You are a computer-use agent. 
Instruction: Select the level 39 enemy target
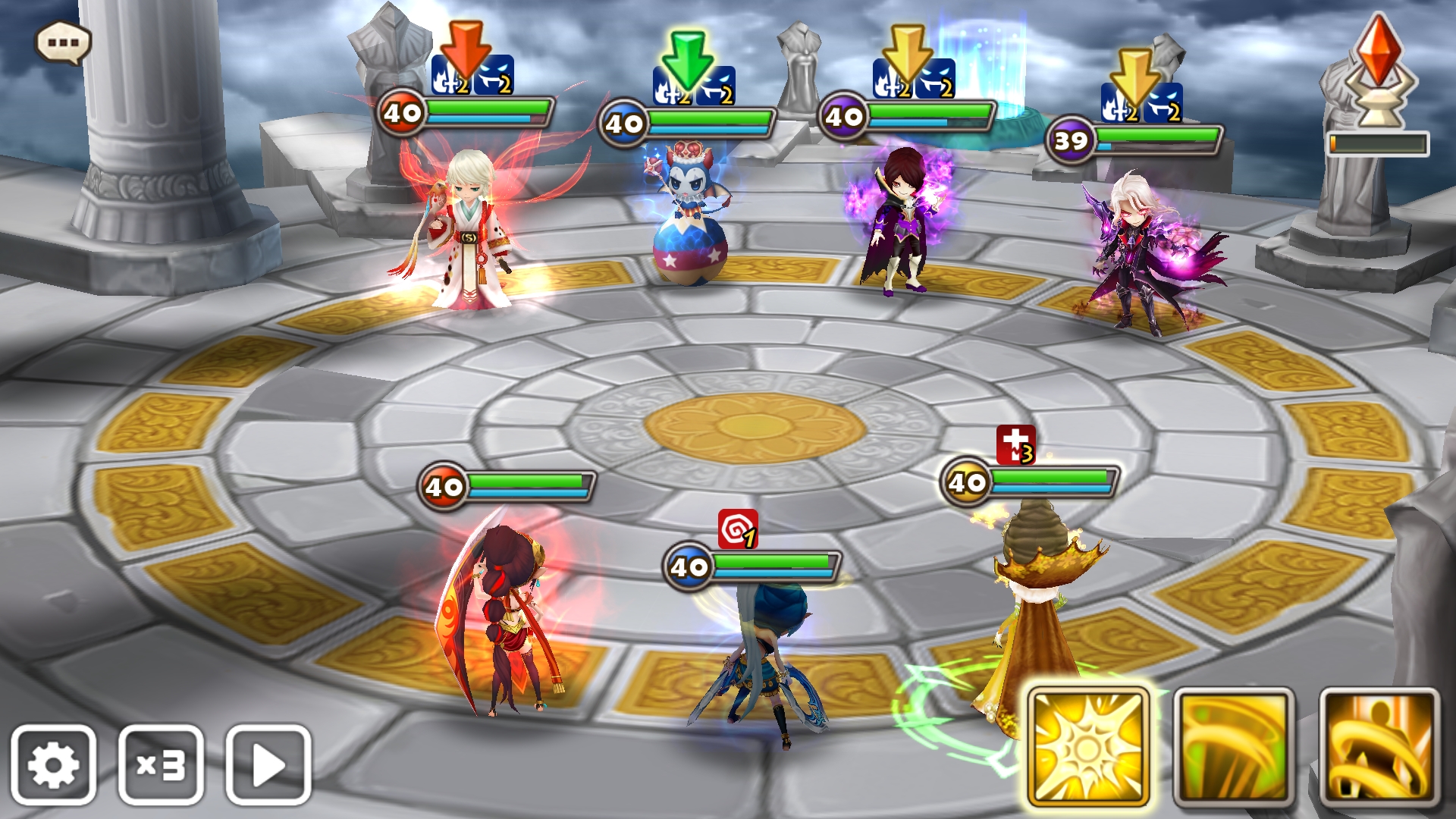click(x=1137, y=250)
